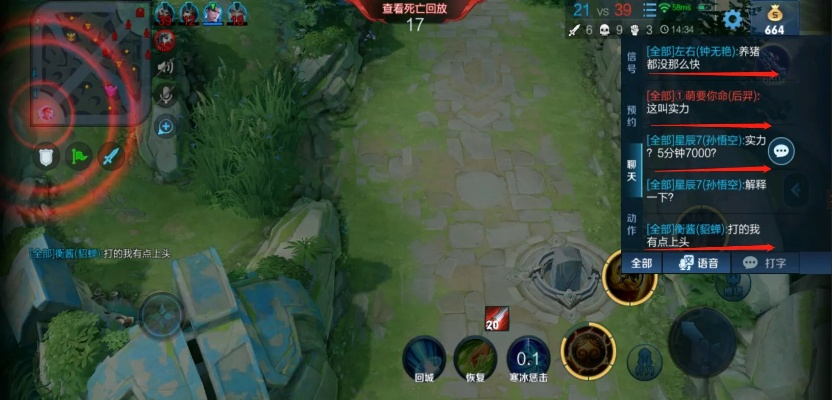Toggle the round chat bubble button
Image resolution: width=832 pixels, height=400 pixels.
(782, 151)
